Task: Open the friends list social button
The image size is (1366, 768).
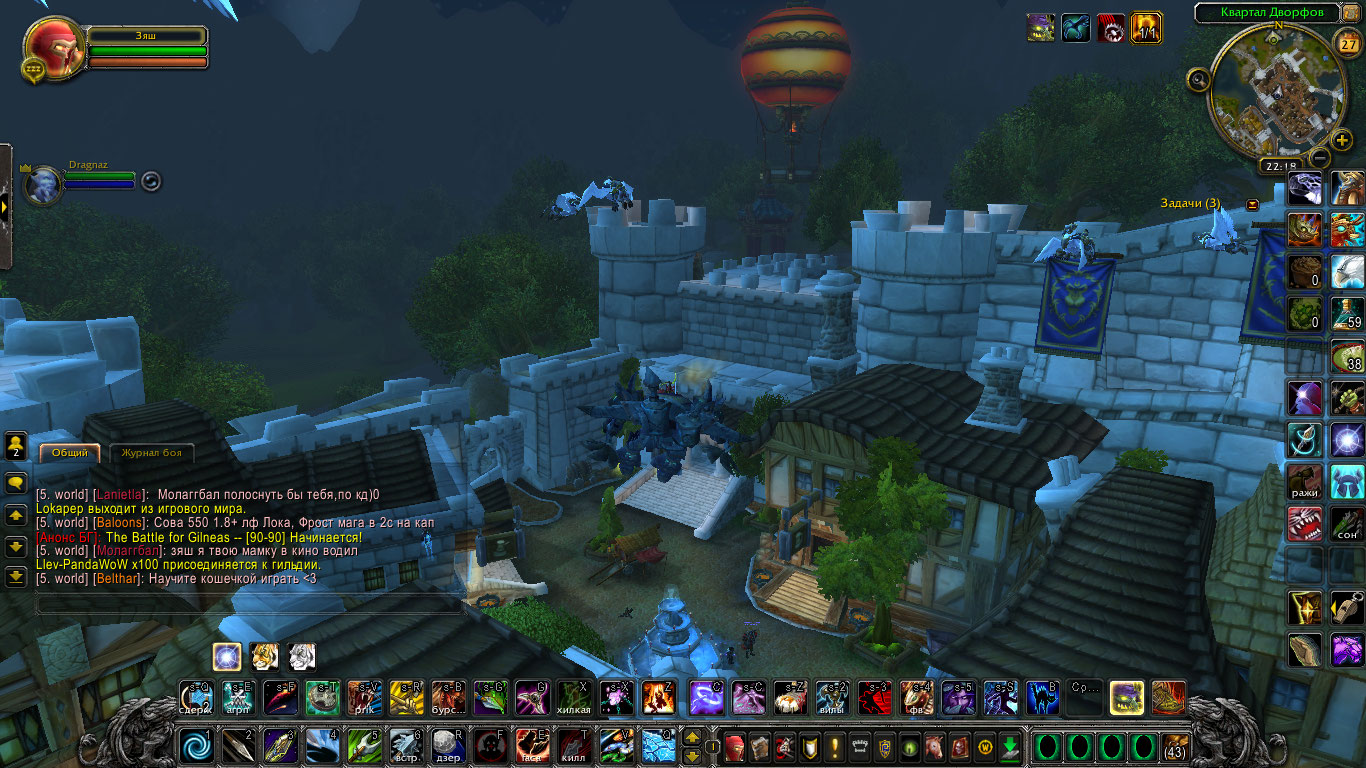Action: 16,445
